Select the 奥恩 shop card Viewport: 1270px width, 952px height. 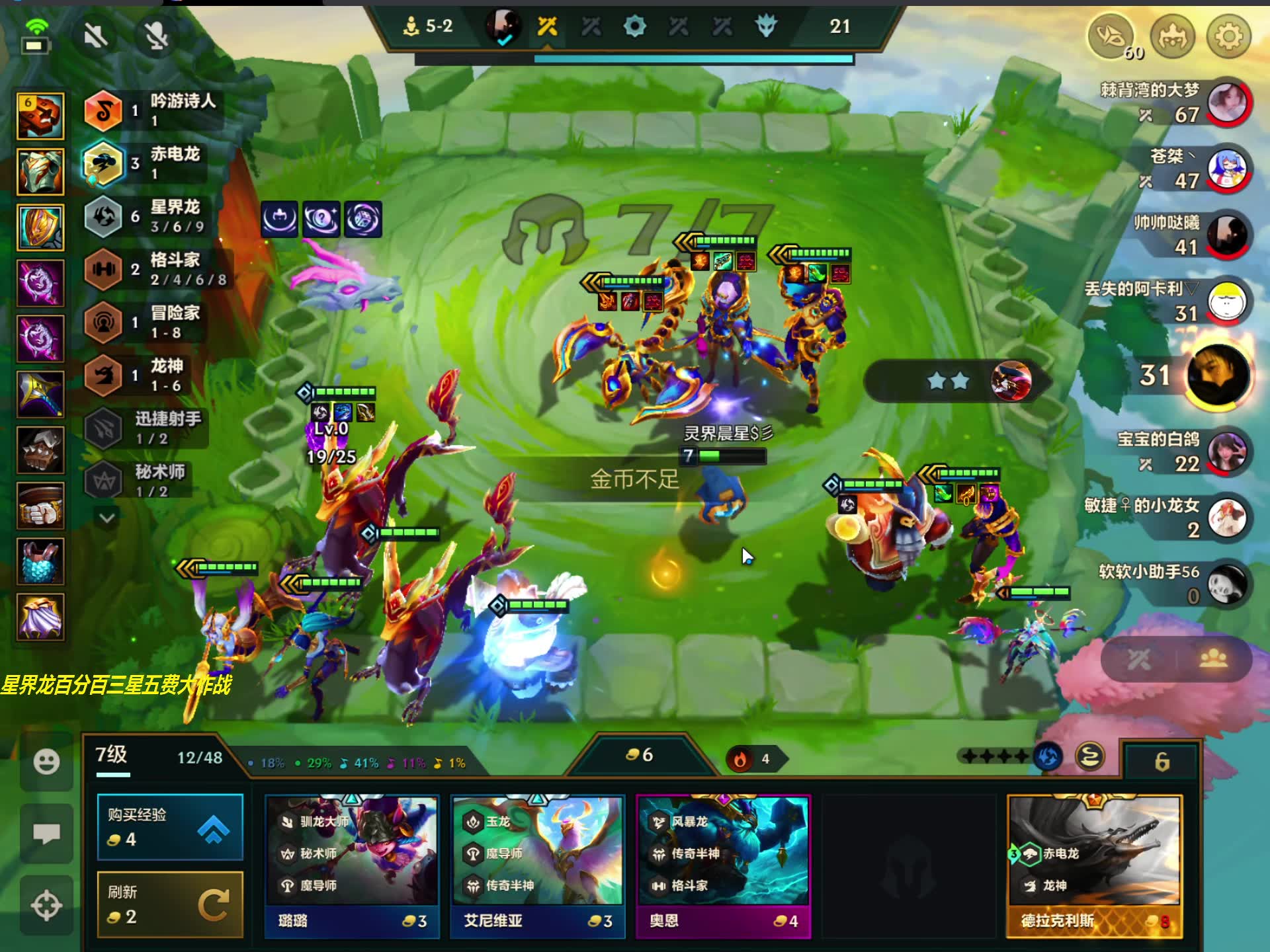723,866
